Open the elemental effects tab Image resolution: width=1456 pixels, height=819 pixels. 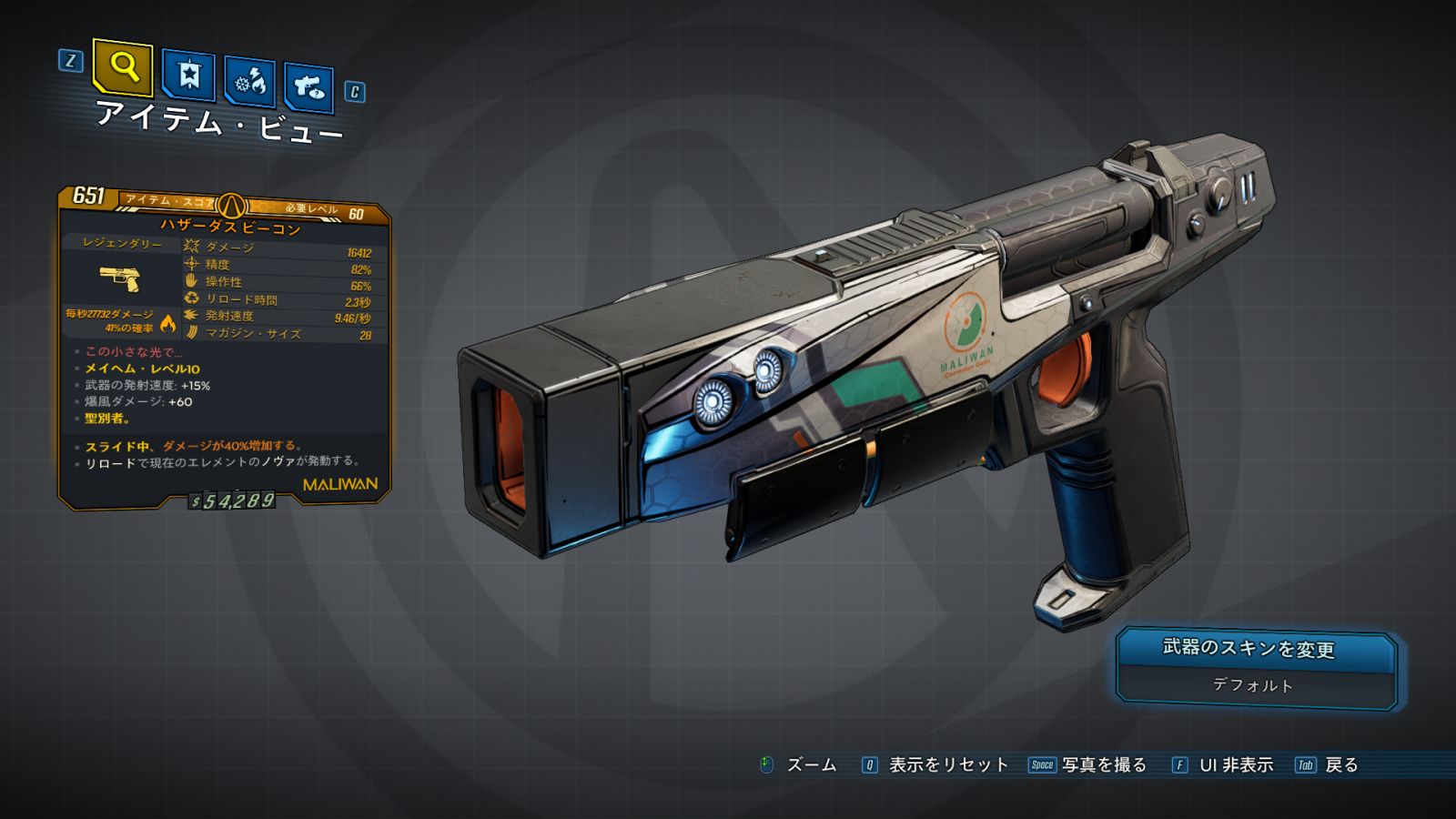[x=250, y=82]
